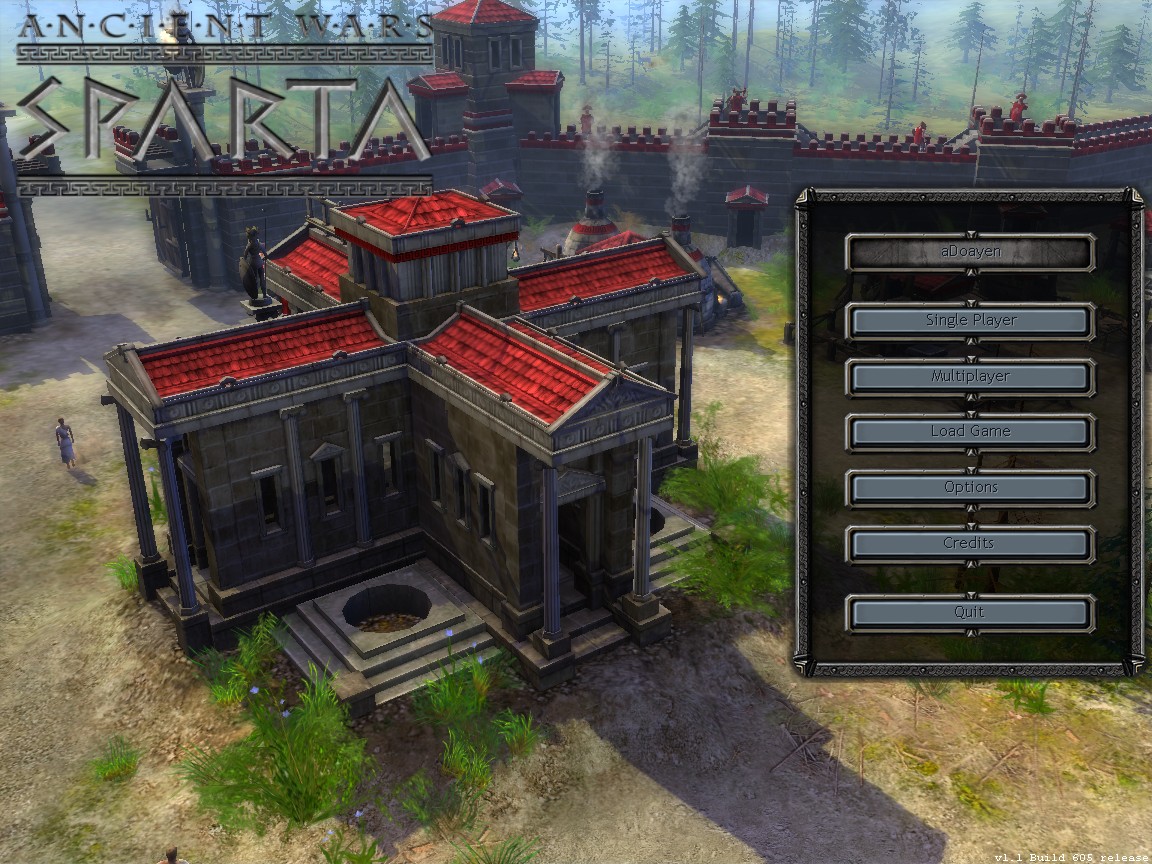This screenshot has width=1152, height=864.
Task: Show the game Credits
Action: pyautogui.click(x=970, y=544)
